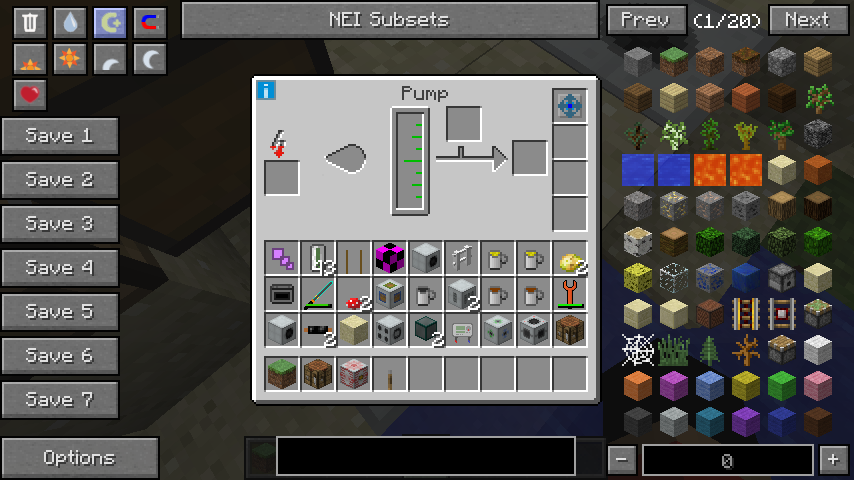Click the trash can delete-mode icon
This screenshot has height=480, width=854.
[30, 22]
